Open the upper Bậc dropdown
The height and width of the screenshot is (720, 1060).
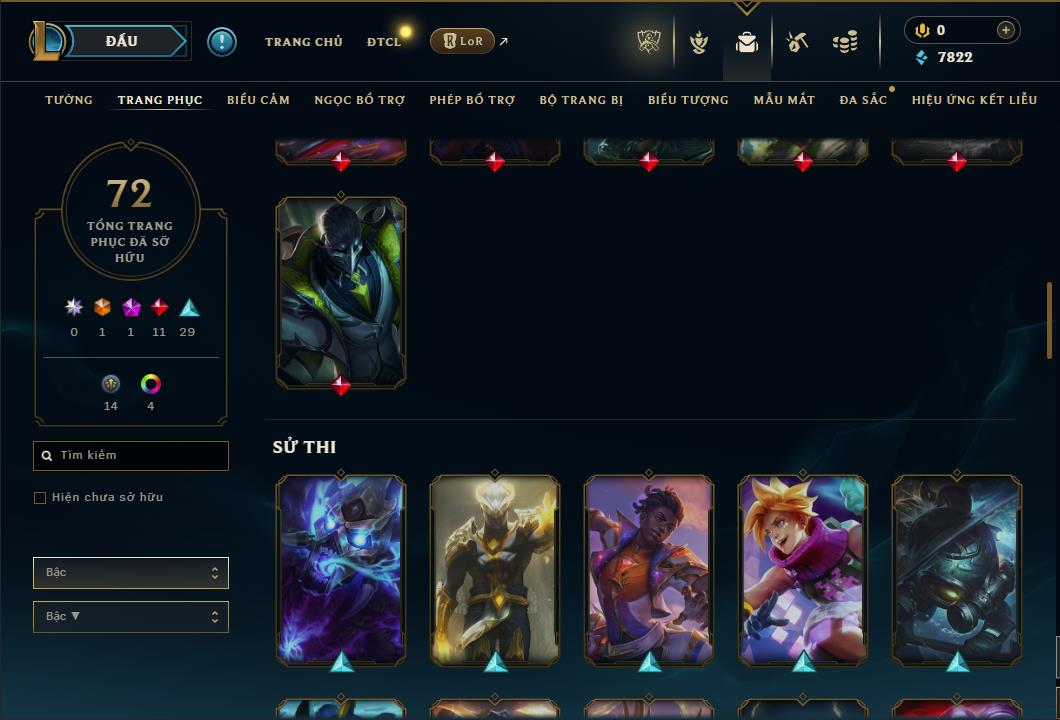click(x=131, y=573)
